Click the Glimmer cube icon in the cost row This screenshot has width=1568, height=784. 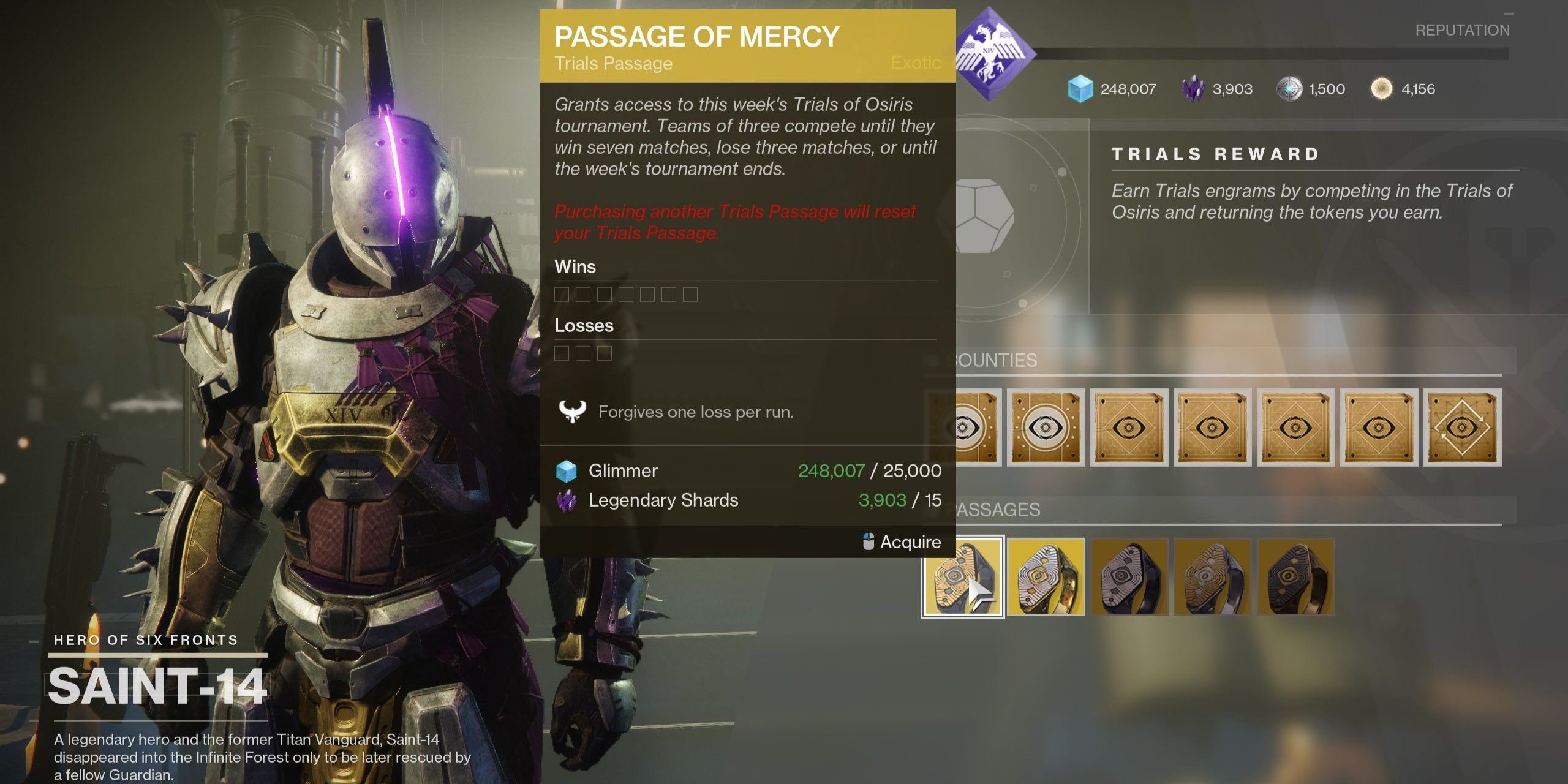pyautogui.click(x=567, y=470)
